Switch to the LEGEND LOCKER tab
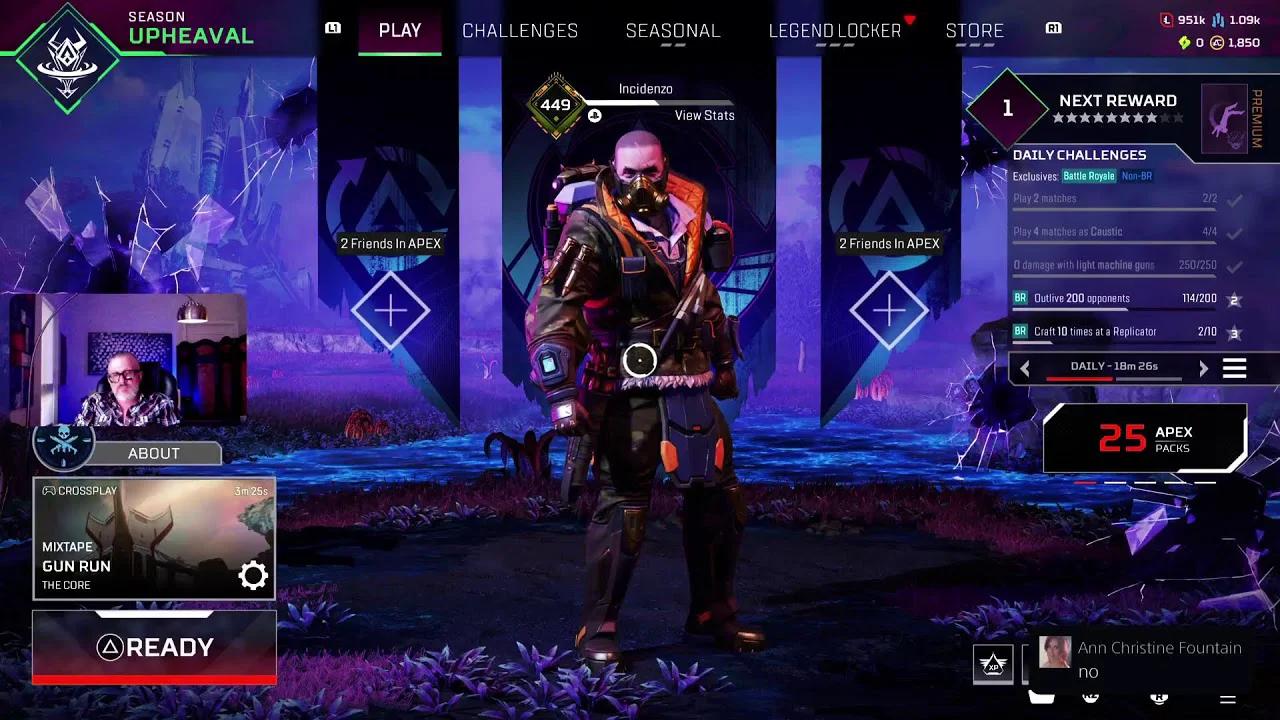Screen dimensions: 1280x720 pyautogui.click(x=835, y=31)
